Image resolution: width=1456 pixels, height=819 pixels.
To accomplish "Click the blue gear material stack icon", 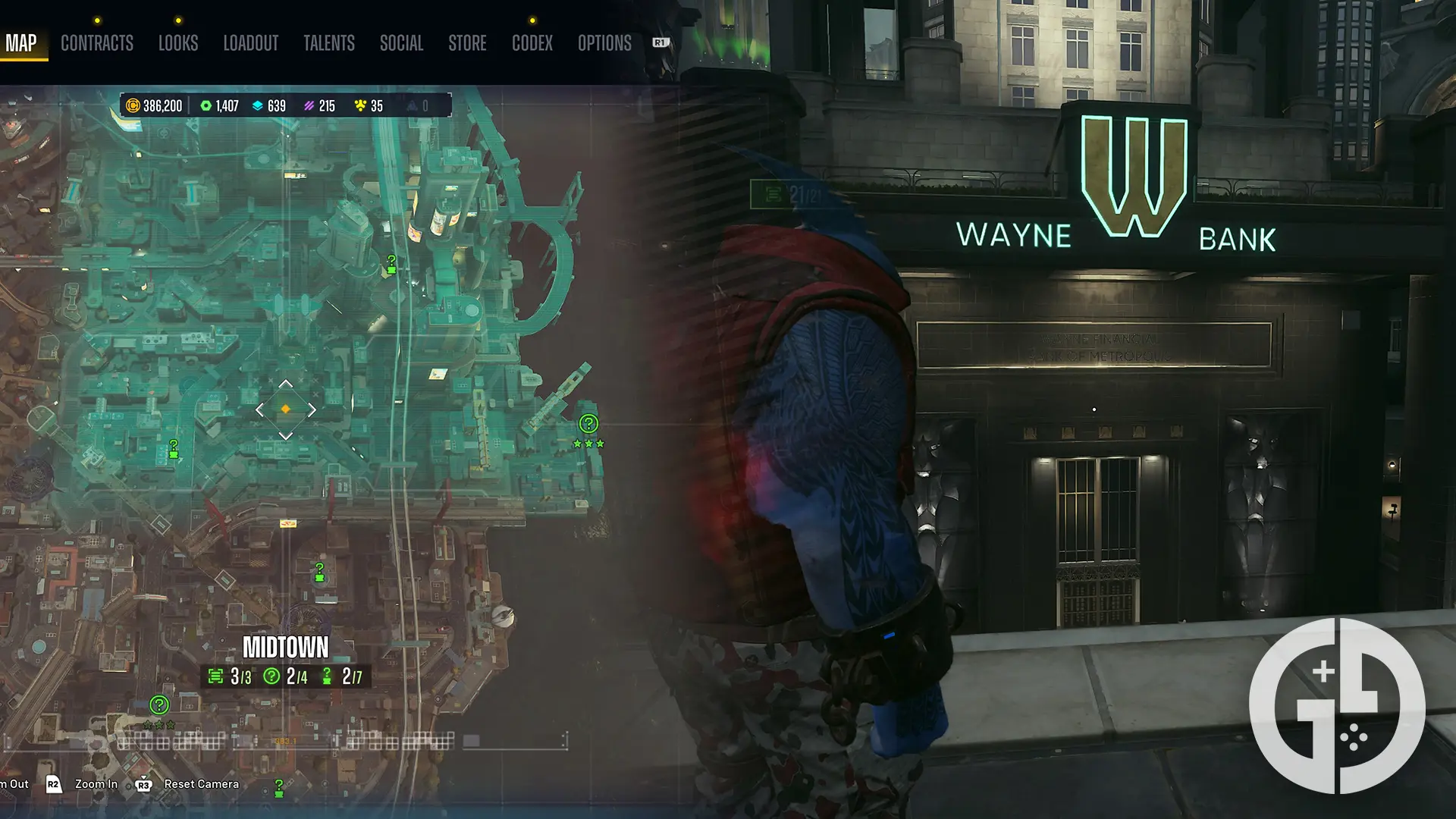I will pos(259,106).
